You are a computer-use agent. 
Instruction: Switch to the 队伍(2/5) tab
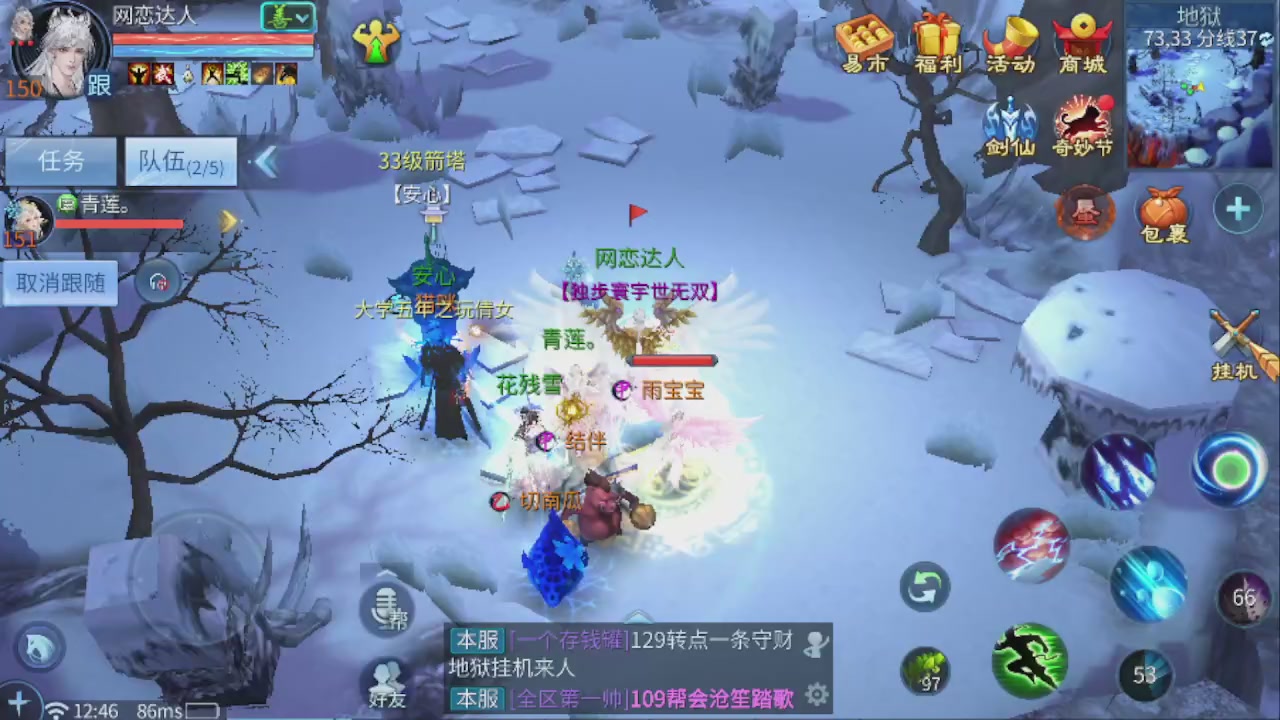(180, 162)
